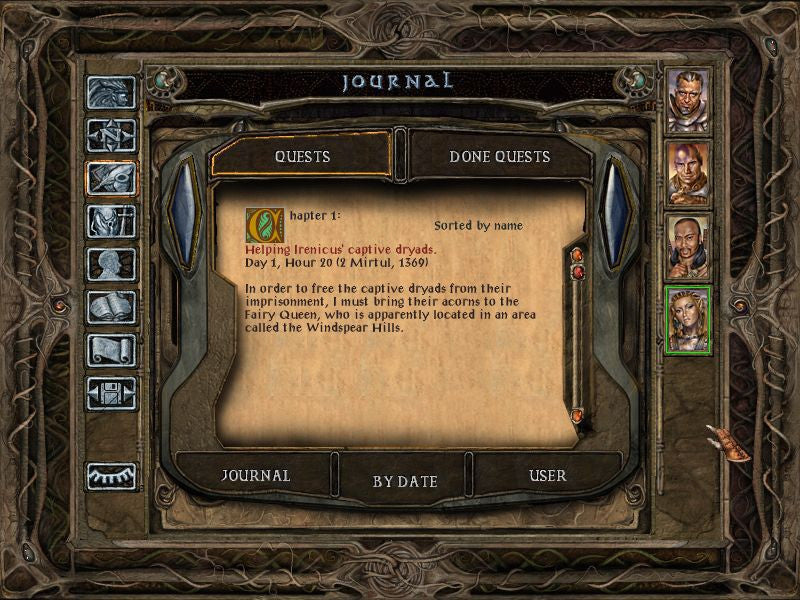Viewport: 800px width, 600px height.
Task: Open the inventory with the armored figure icon
Action: tap(111, 221)
